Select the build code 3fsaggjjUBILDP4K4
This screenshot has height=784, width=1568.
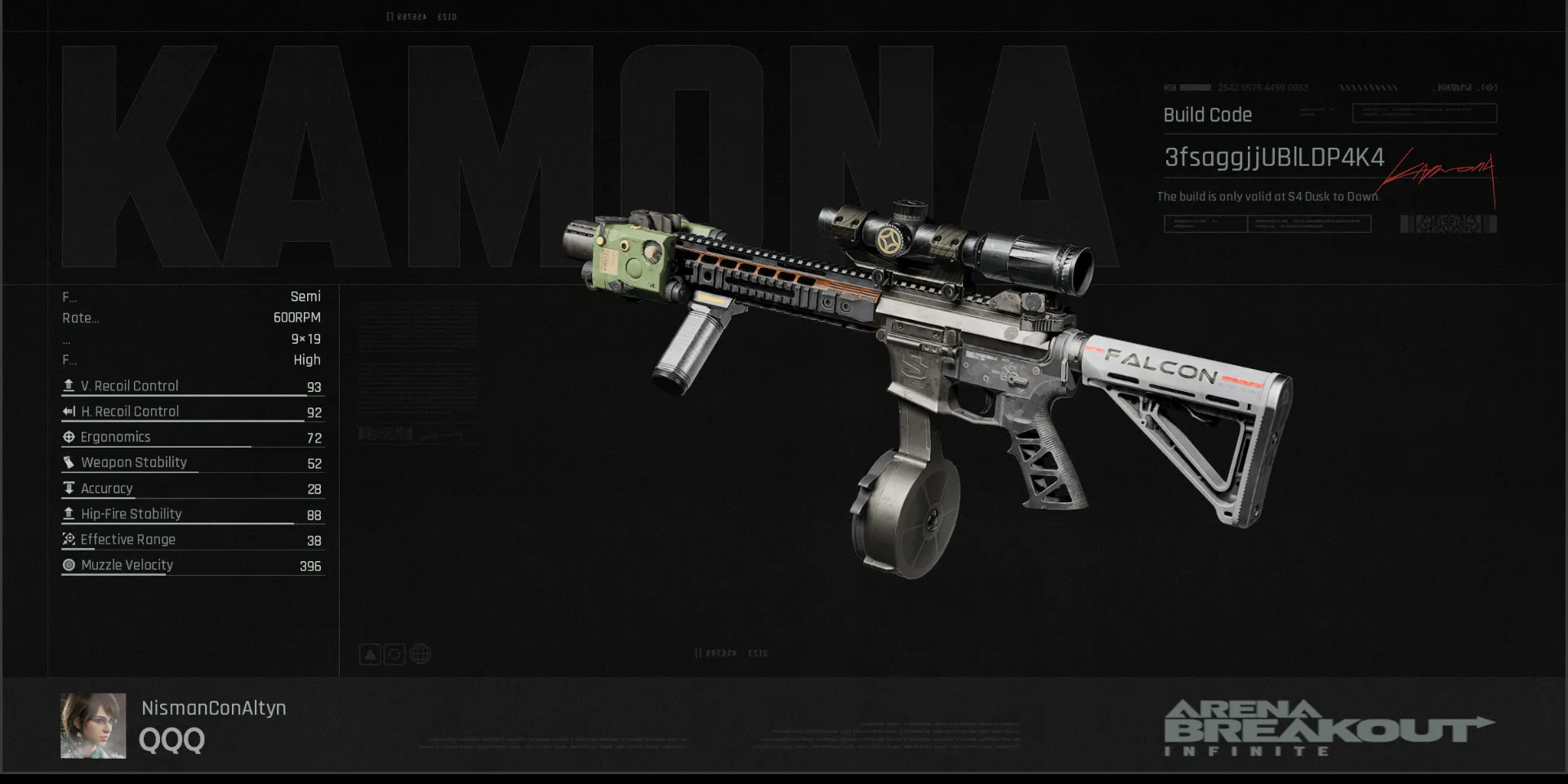tap(1273, 158)
